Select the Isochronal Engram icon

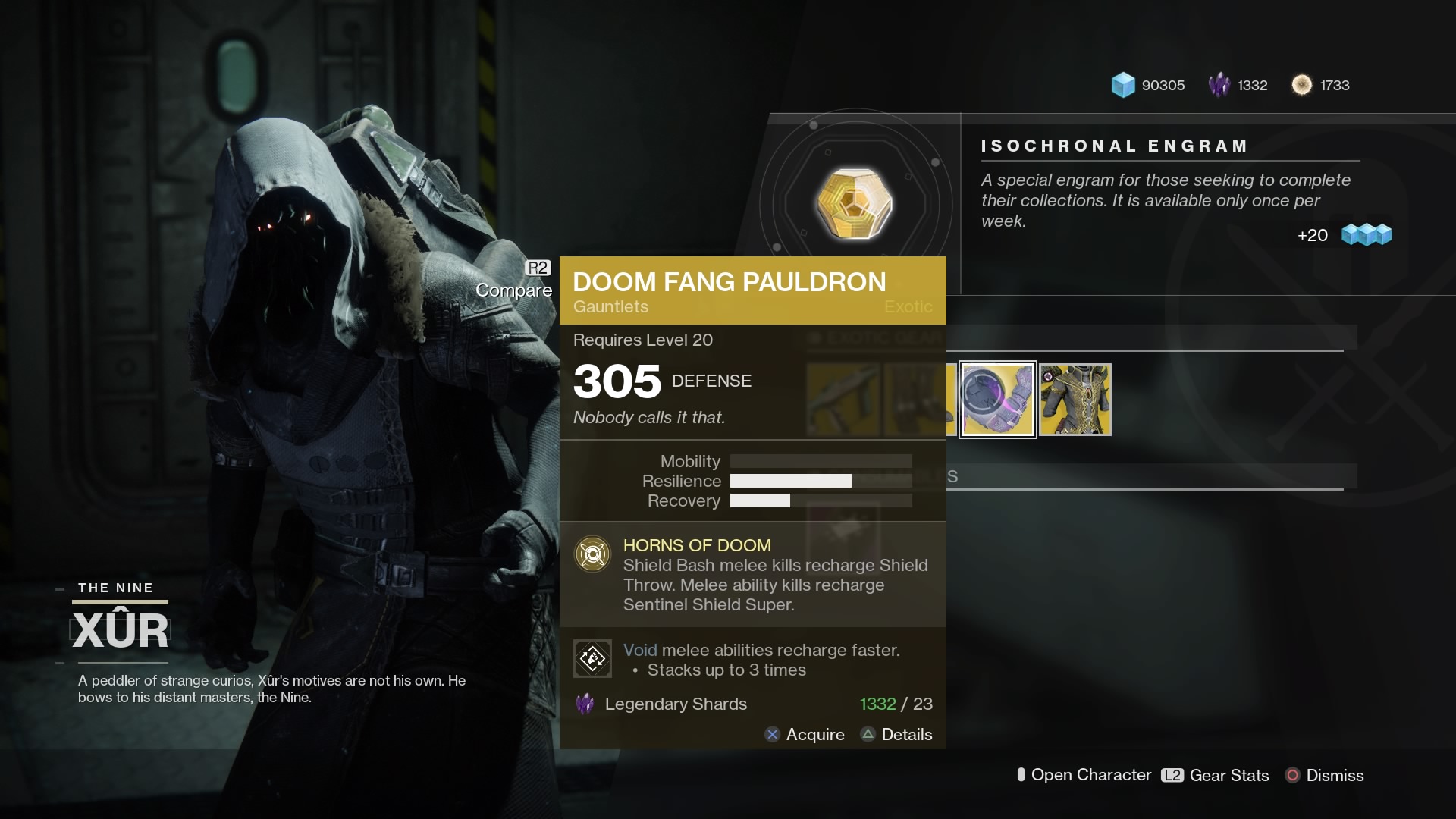[x=855, y=203]
